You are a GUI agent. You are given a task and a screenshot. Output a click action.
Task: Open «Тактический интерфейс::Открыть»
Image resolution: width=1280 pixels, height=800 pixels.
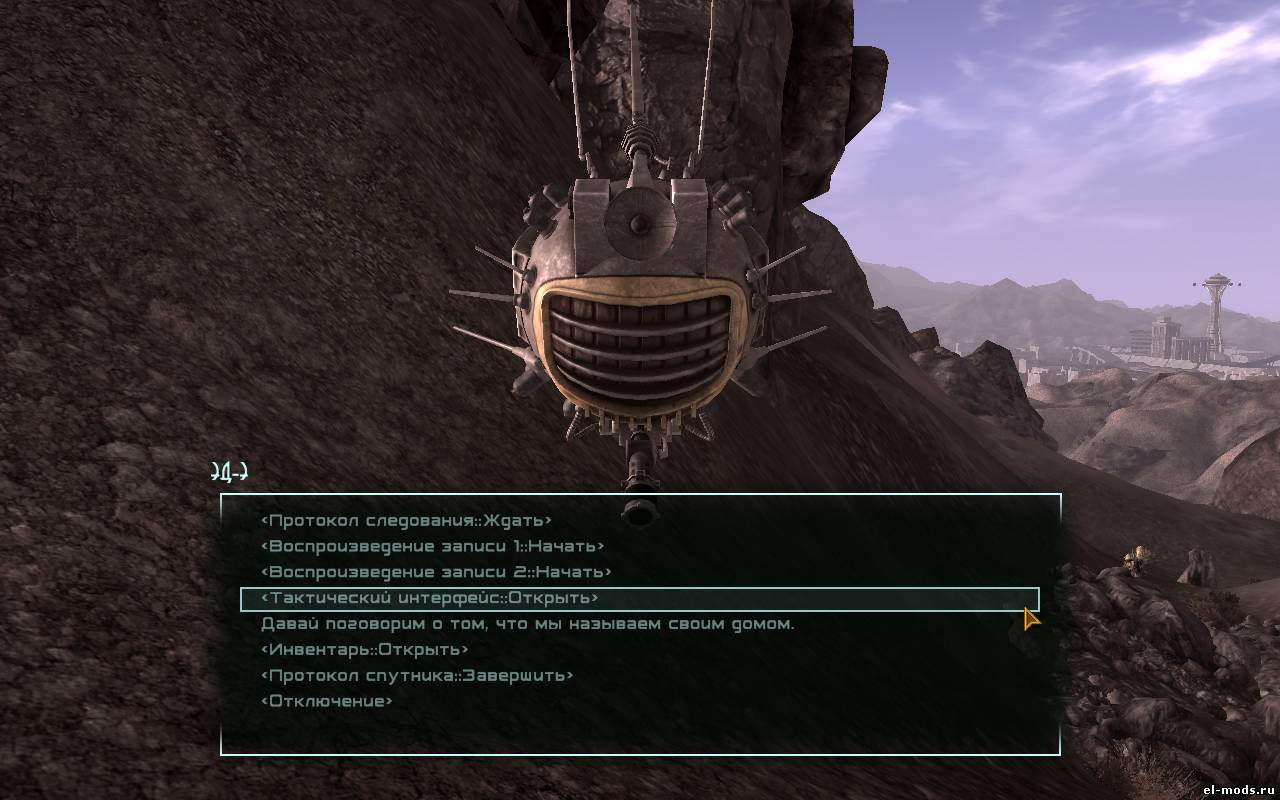coord(429,599)
